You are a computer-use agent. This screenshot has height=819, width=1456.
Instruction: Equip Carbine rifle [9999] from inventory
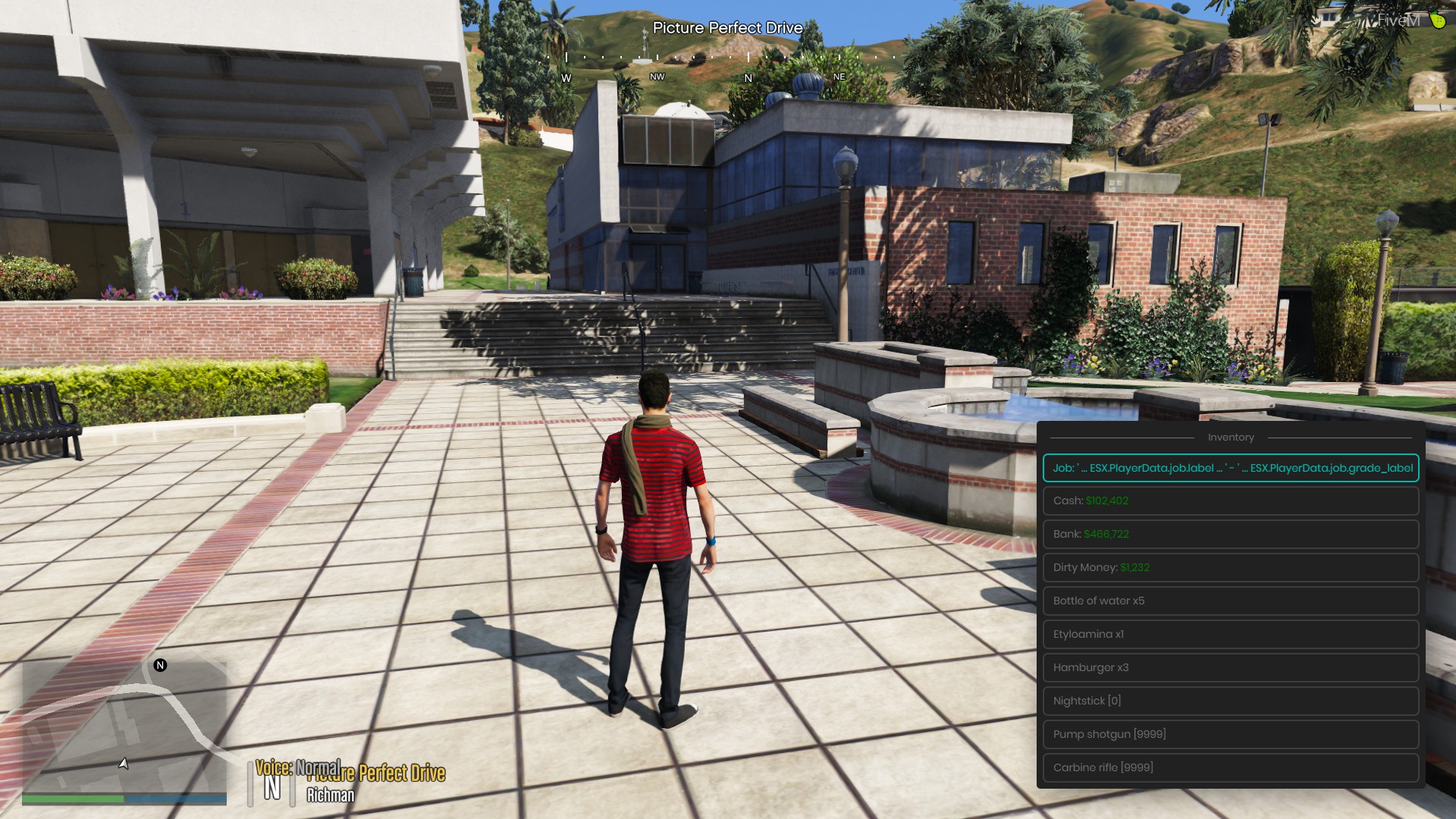point(1230,767)
